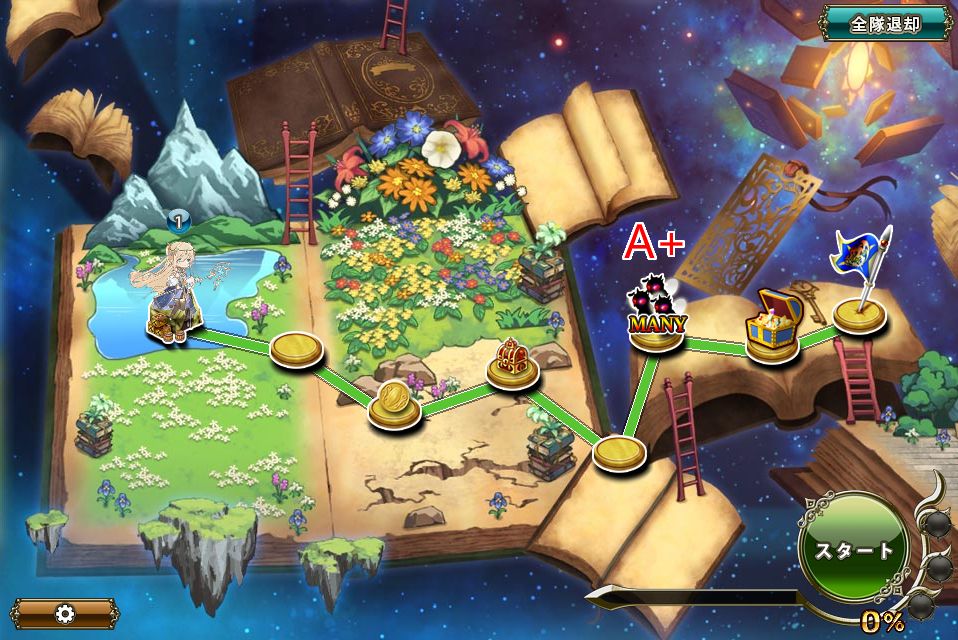Select the red crown map node
The height and width of the screenshot is (640, 958).
coord(513,363)
